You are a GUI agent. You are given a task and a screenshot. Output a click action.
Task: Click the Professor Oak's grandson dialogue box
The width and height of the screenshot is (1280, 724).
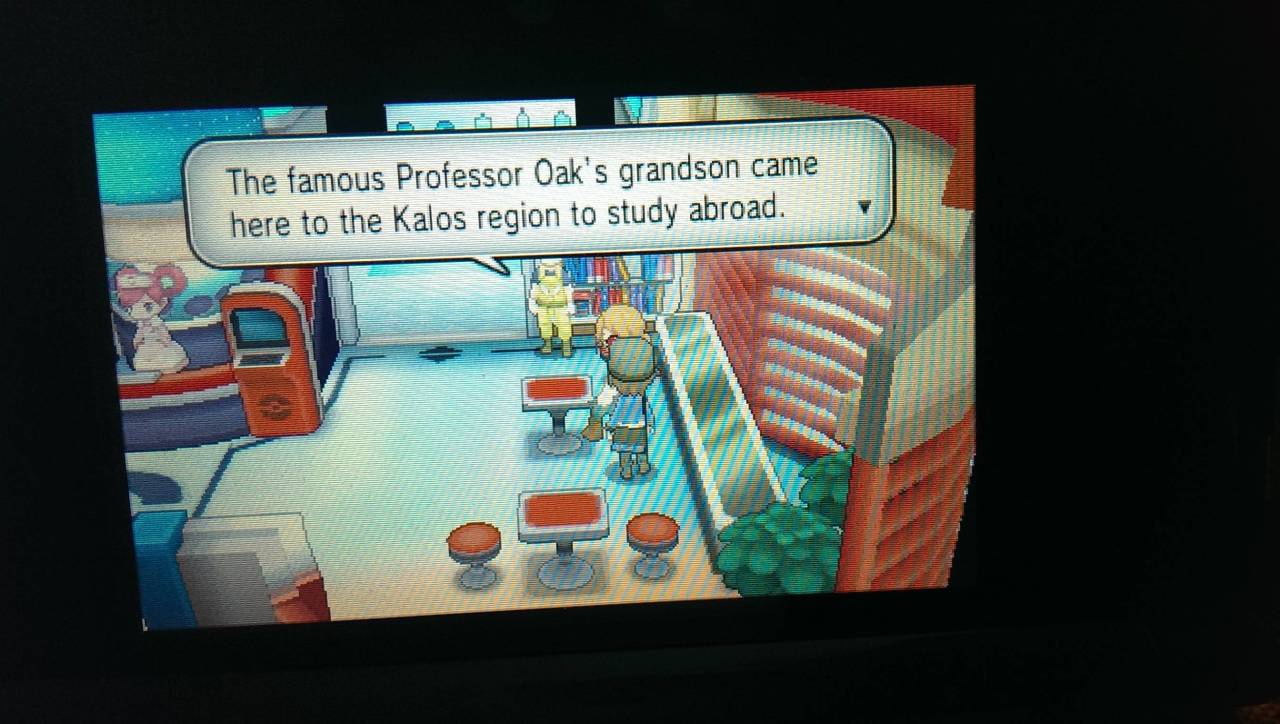click(x=538, y=195)
